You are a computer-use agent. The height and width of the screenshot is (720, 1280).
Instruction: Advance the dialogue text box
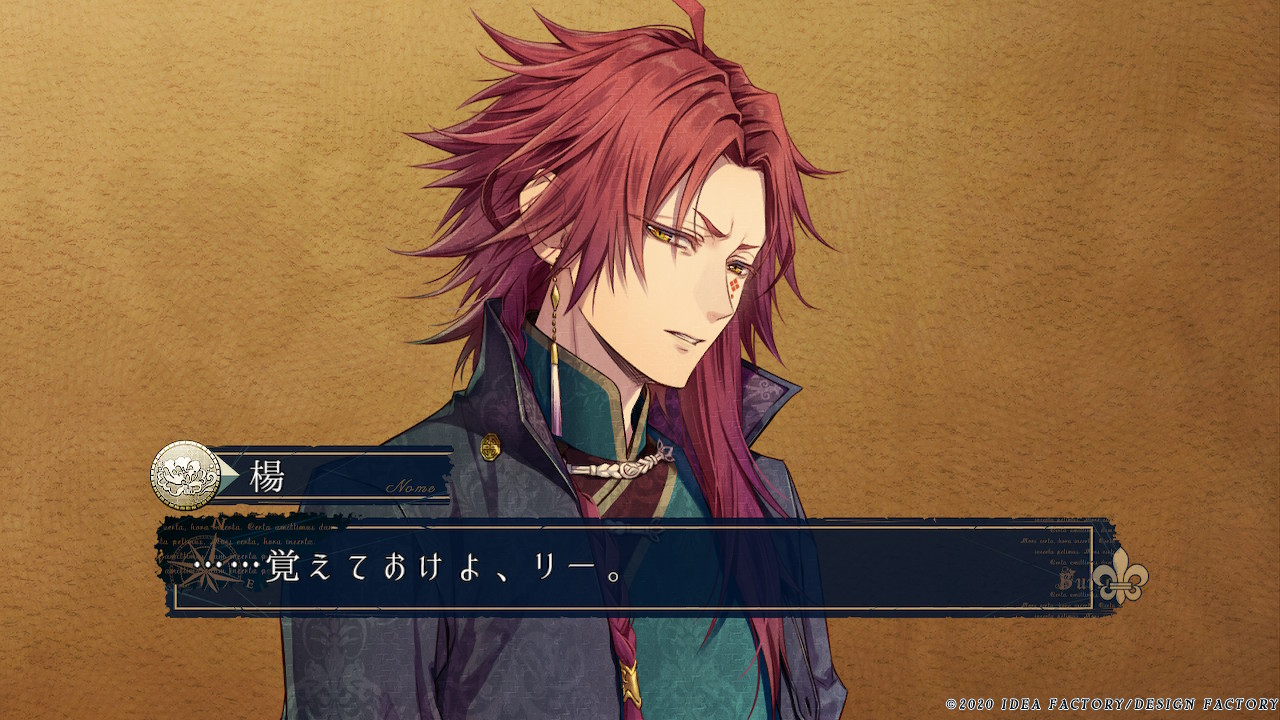click(640, 568)
